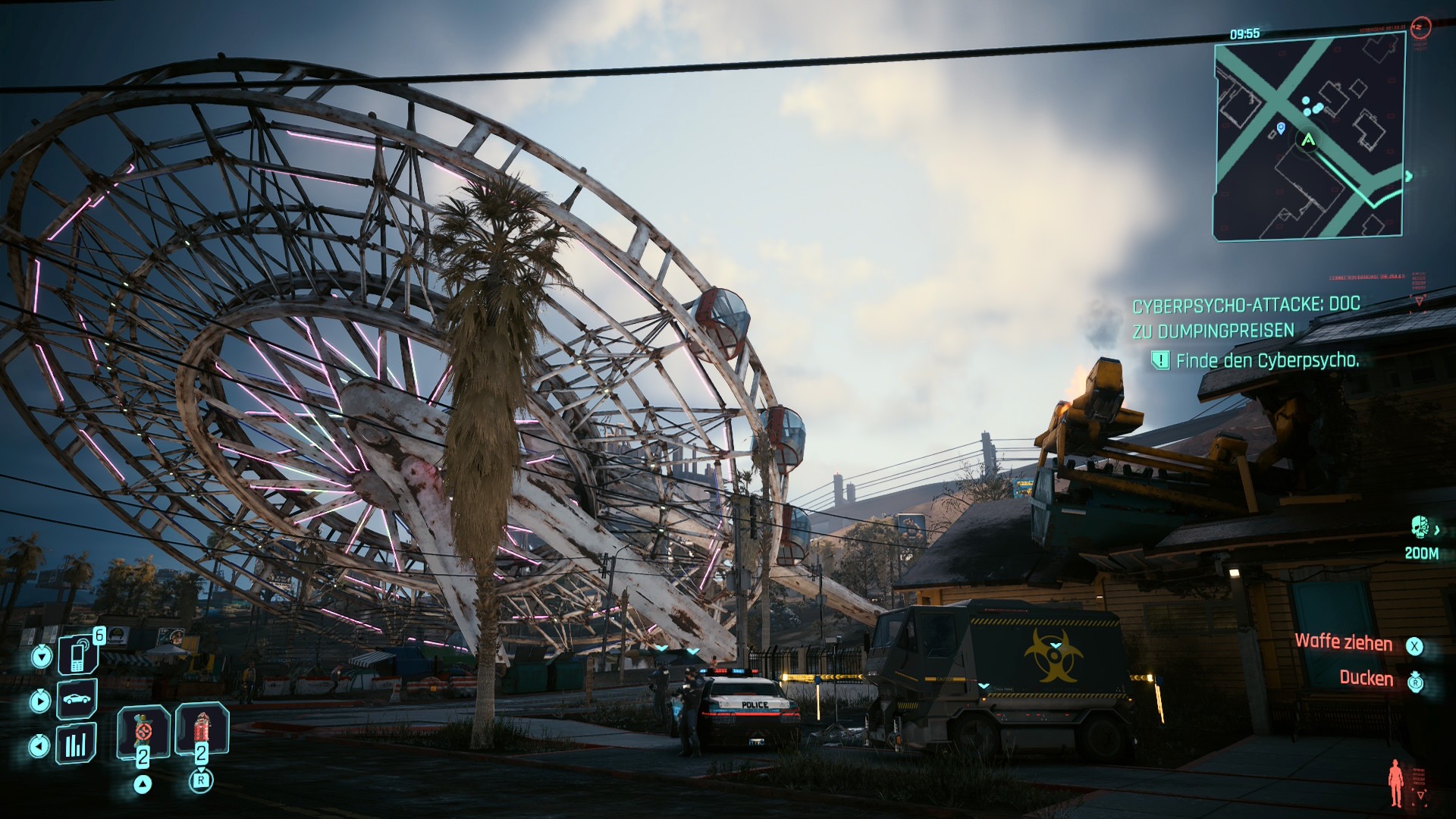1456x819 pixels.
Task: Select the red character silhouette status icon
Action: pyautogui.click(x=1395, y=783)
